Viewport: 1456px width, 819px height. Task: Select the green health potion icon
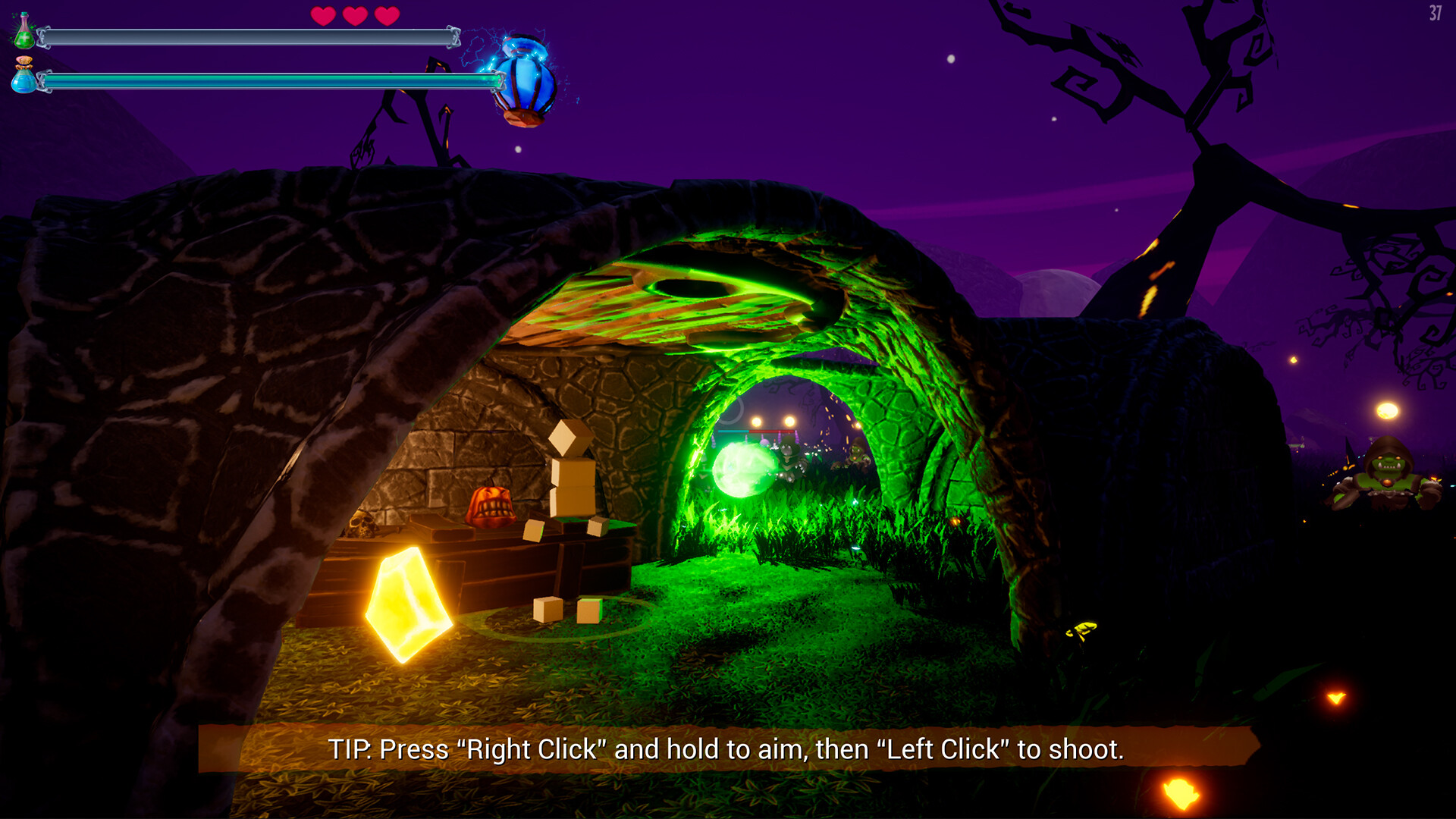[x=24, y=36]
